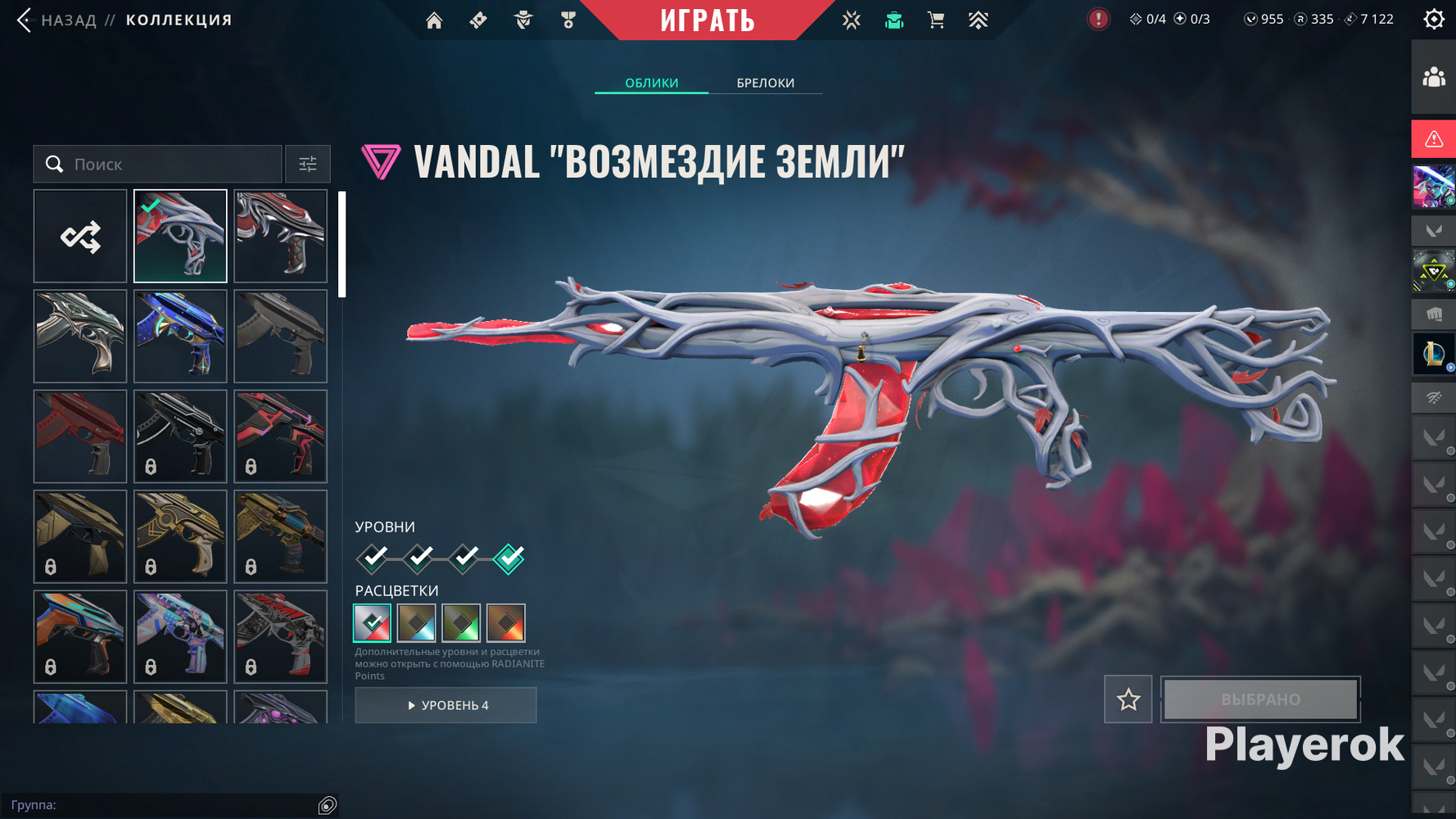Open the home screen icon
Screen dimensions: 1456x819
tap(434, 20)
